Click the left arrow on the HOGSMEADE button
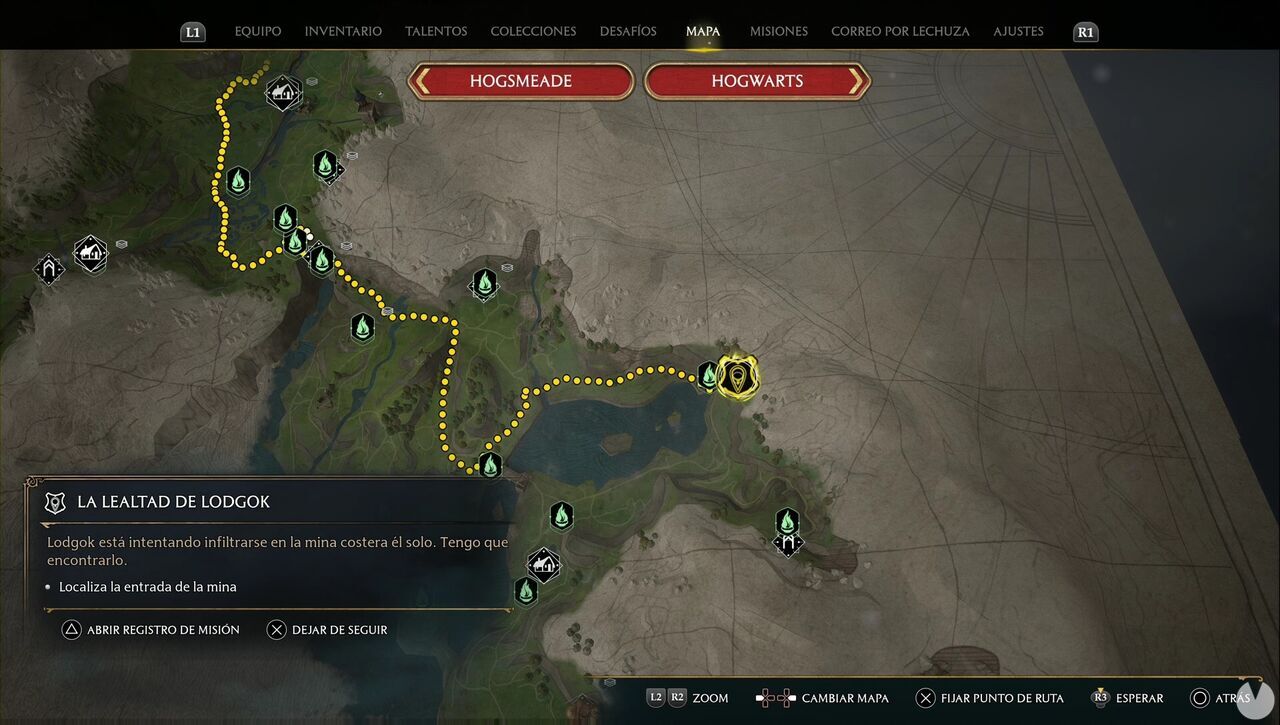The image size is (1280, 725). coord(424,81)
